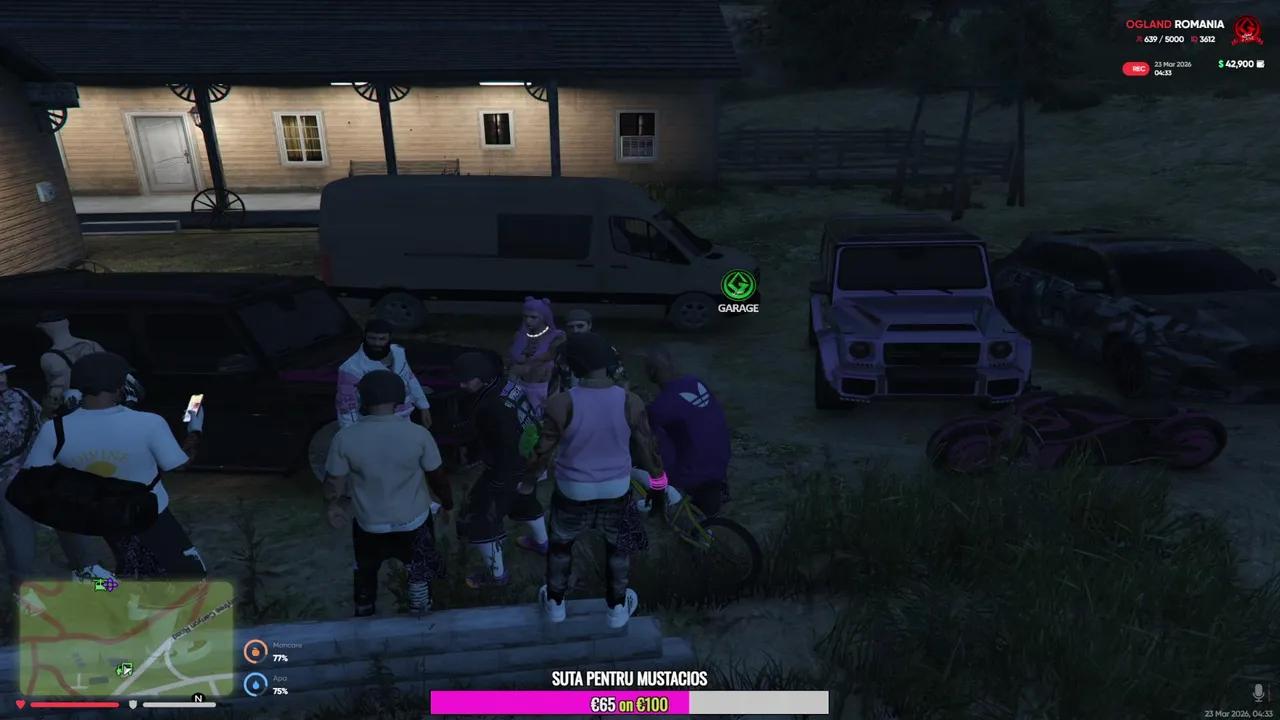Image resolution: width=1280 pixels, height=720 pixels.
Task: Click the OGLAND ROMANIA faction crest logo
Action: click(x=1246, y=30)
